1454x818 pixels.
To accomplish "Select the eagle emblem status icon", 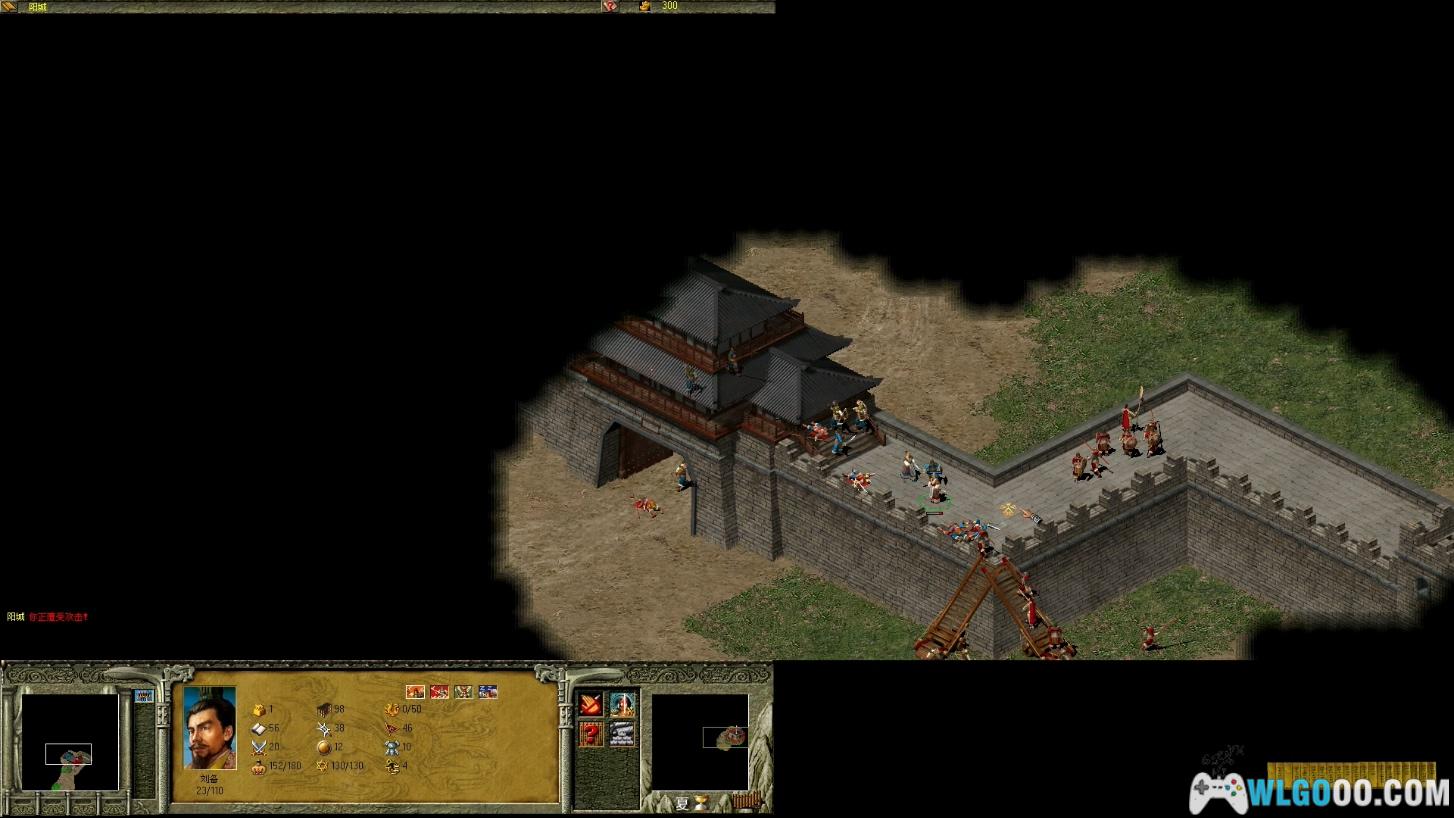I will click(463, 691).
